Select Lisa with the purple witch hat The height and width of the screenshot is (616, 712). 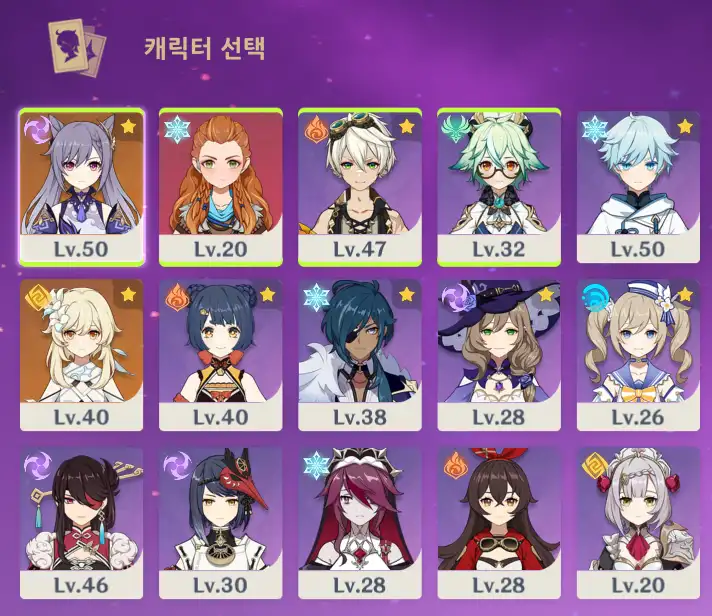pos(499,355)
